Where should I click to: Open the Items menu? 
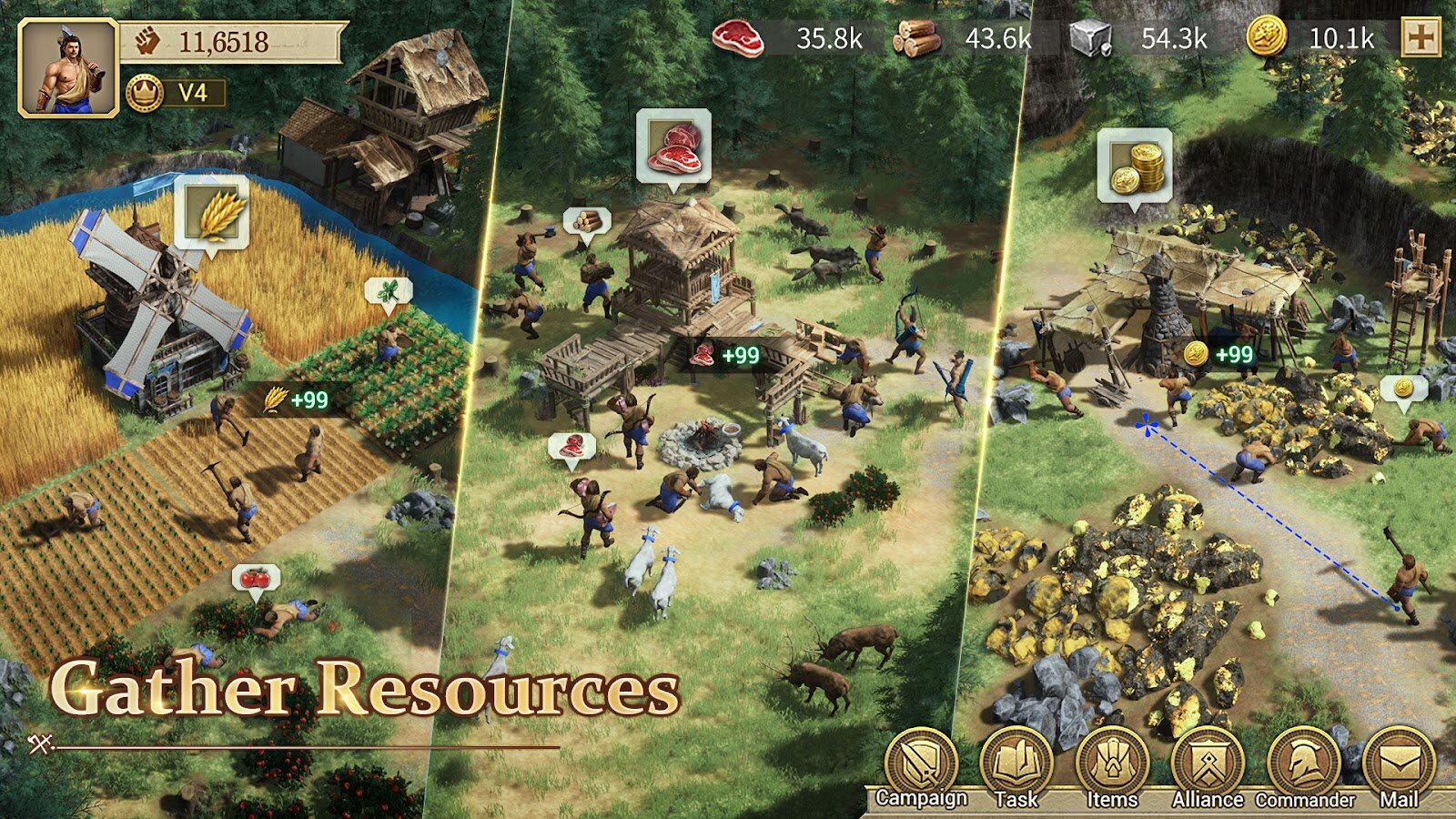(1112, 764)
